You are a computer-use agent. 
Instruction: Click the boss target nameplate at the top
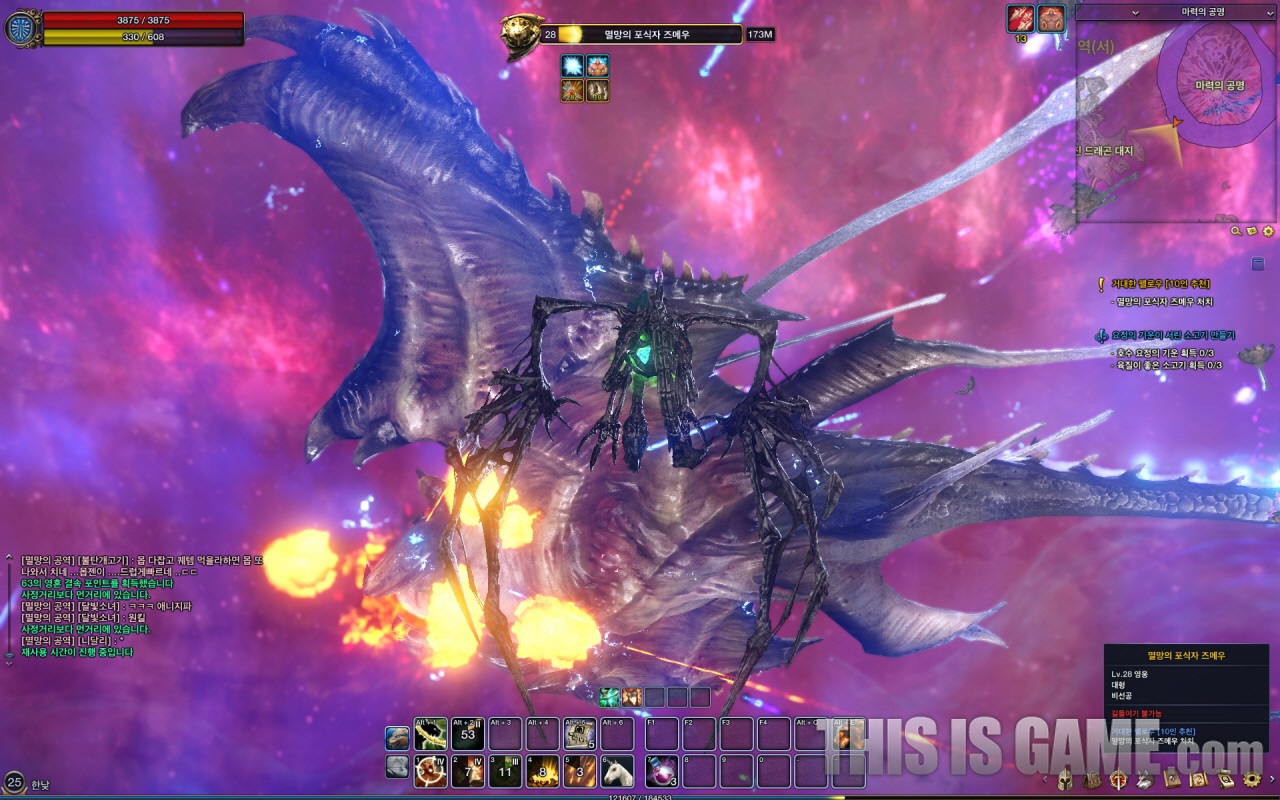coord(648,34)
